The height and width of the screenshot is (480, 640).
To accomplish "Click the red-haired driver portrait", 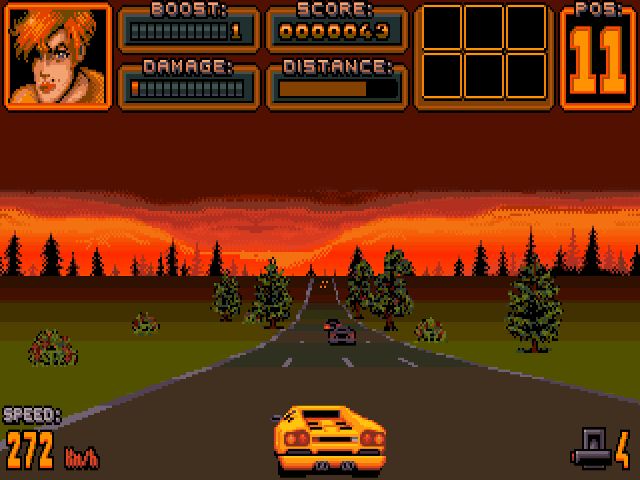I will point(57,57).
